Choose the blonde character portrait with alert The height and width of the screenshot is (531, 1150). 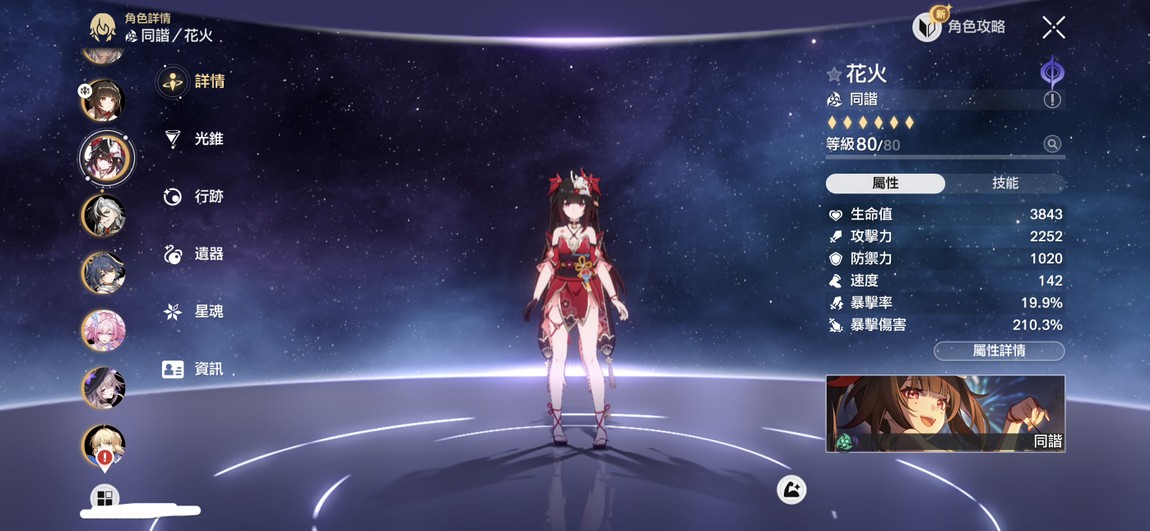pyautogui.click(x=103, y=445)
